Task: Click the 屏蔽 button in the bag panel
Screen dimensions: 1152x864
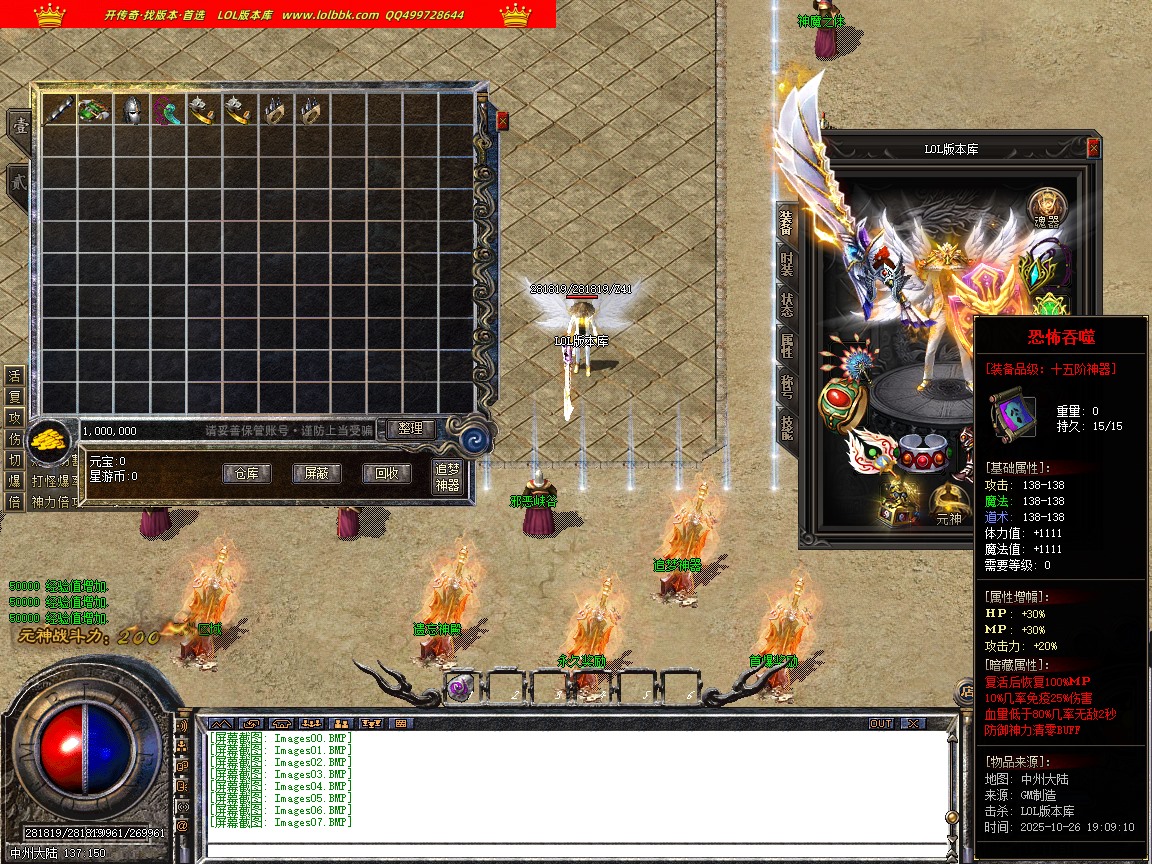Action: (x=316, y=474)
